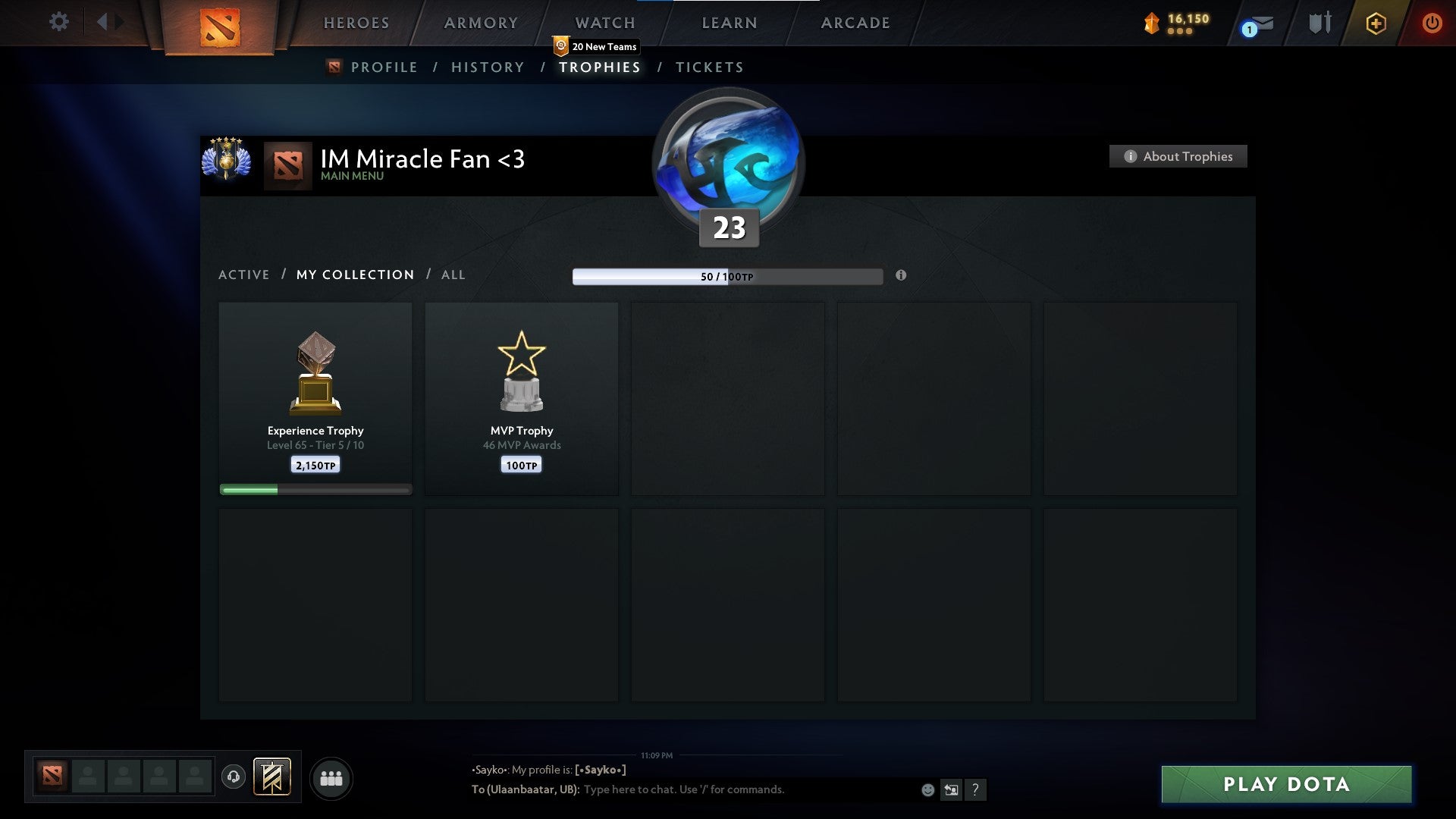Click the gold Dota Plus hexagon icon

[1376, 23]
